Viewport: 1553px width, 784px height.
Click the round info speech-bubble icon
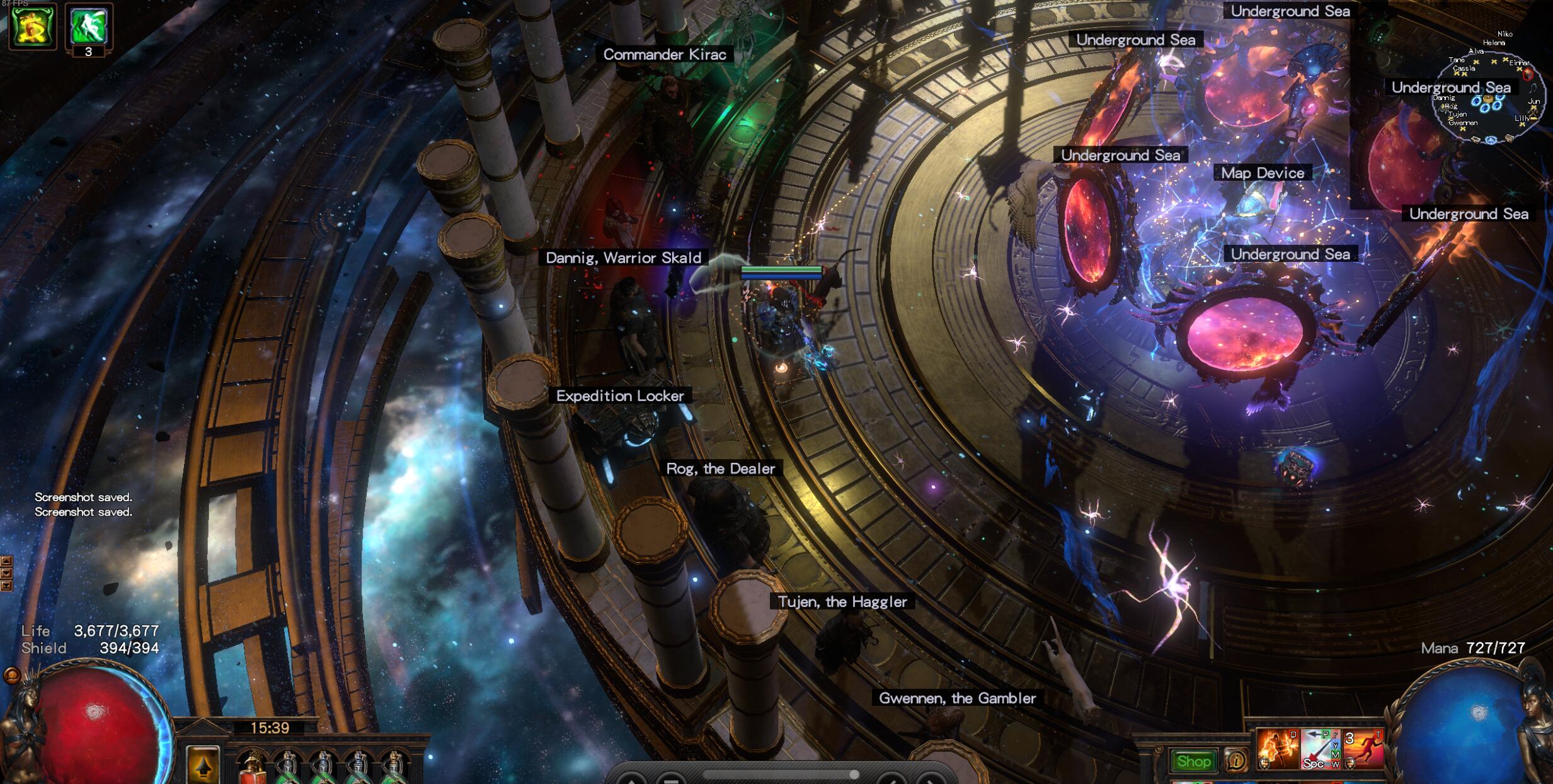(1235, 761)
